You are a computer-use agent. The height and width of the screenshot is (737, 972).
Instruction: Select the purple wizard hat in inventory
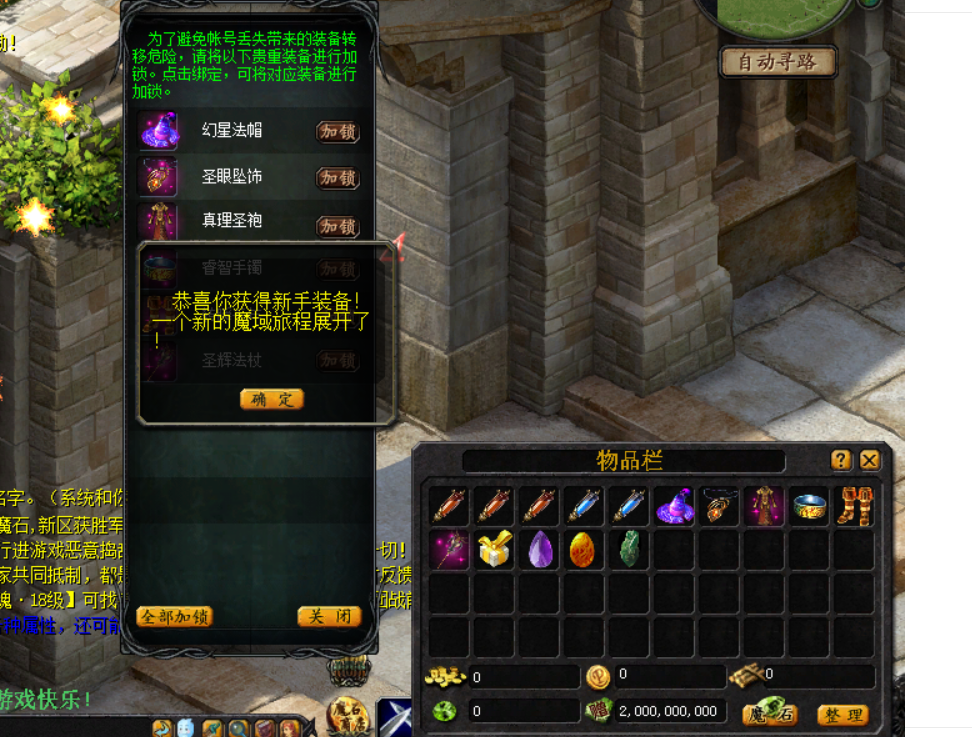pos(675,507)
